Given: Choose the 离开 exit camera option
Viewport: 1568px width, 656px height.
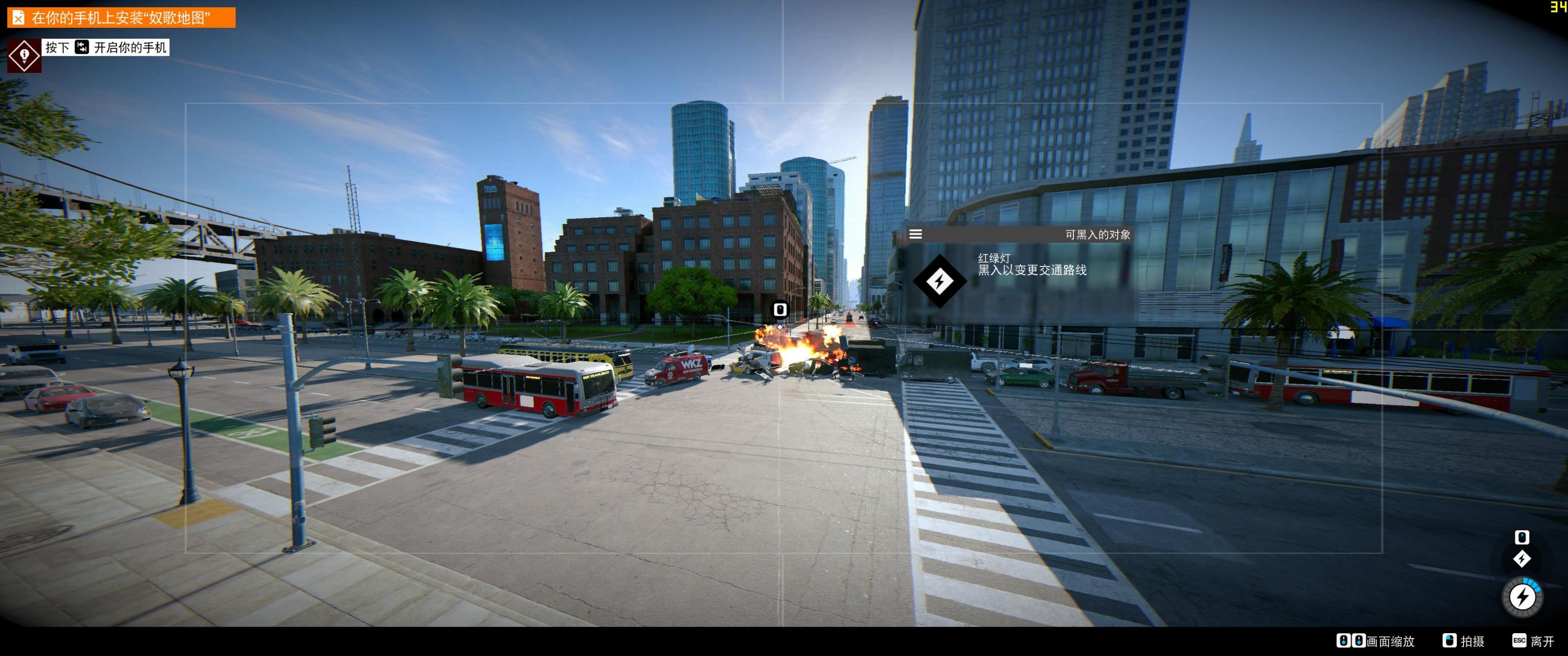Looking at the screenshot, I should pos(1541,641).
